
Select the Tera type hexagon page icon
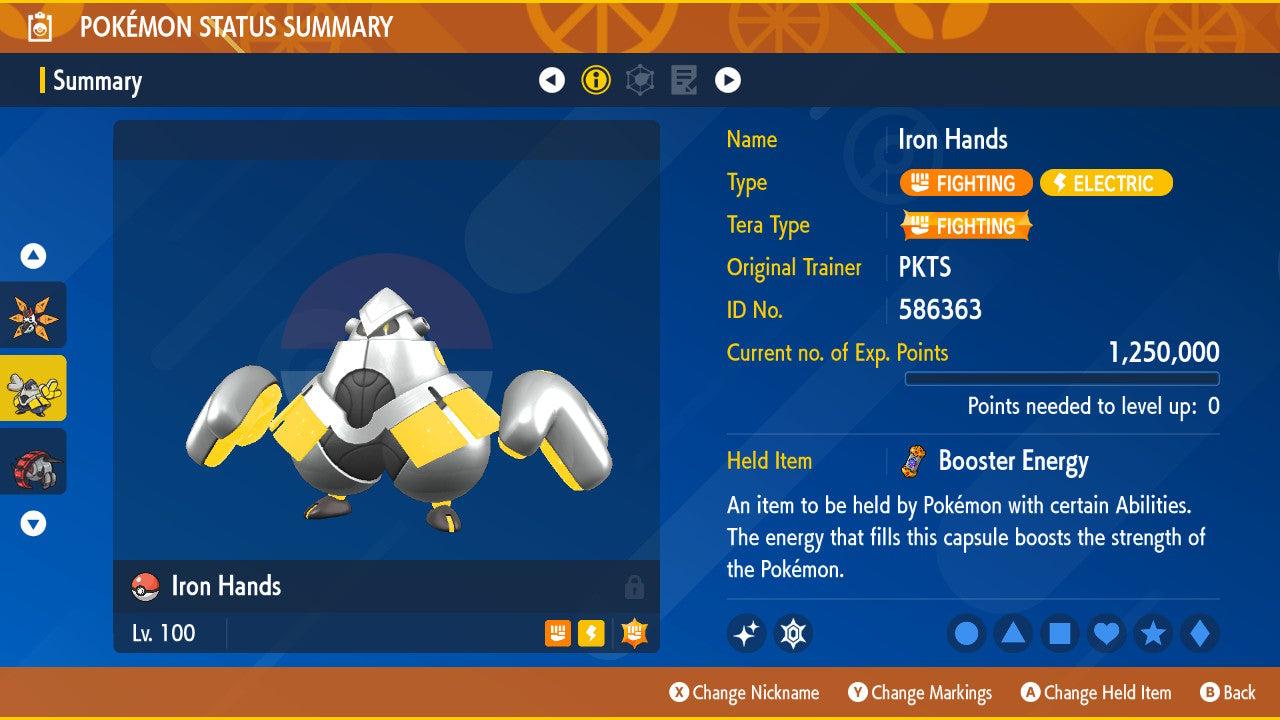click(640, 79)
